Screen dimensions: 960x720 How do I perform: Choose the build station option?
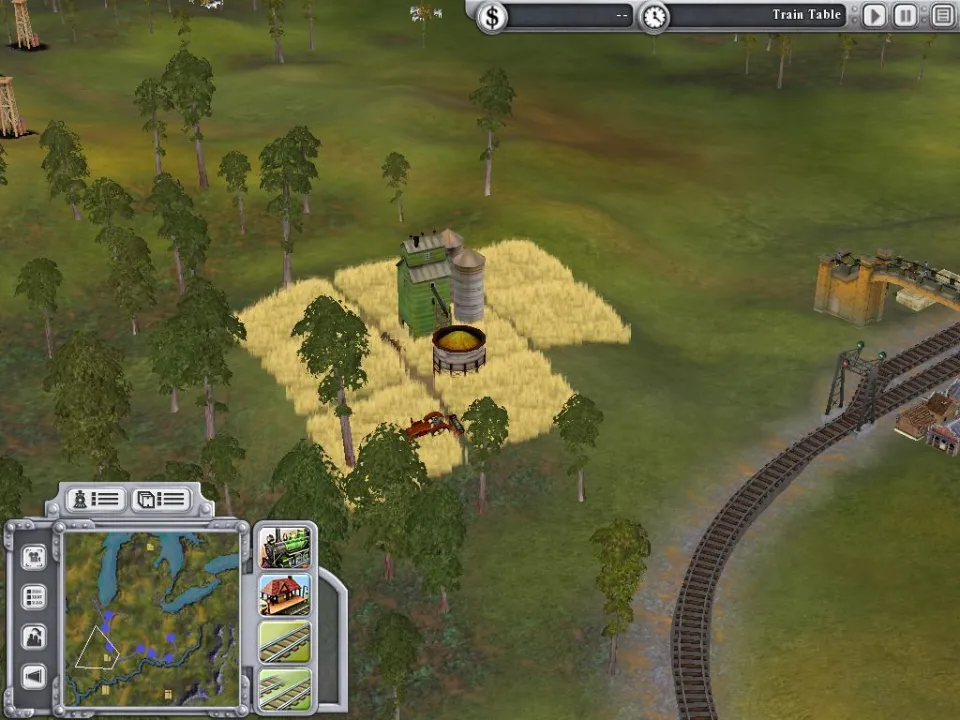285,595
